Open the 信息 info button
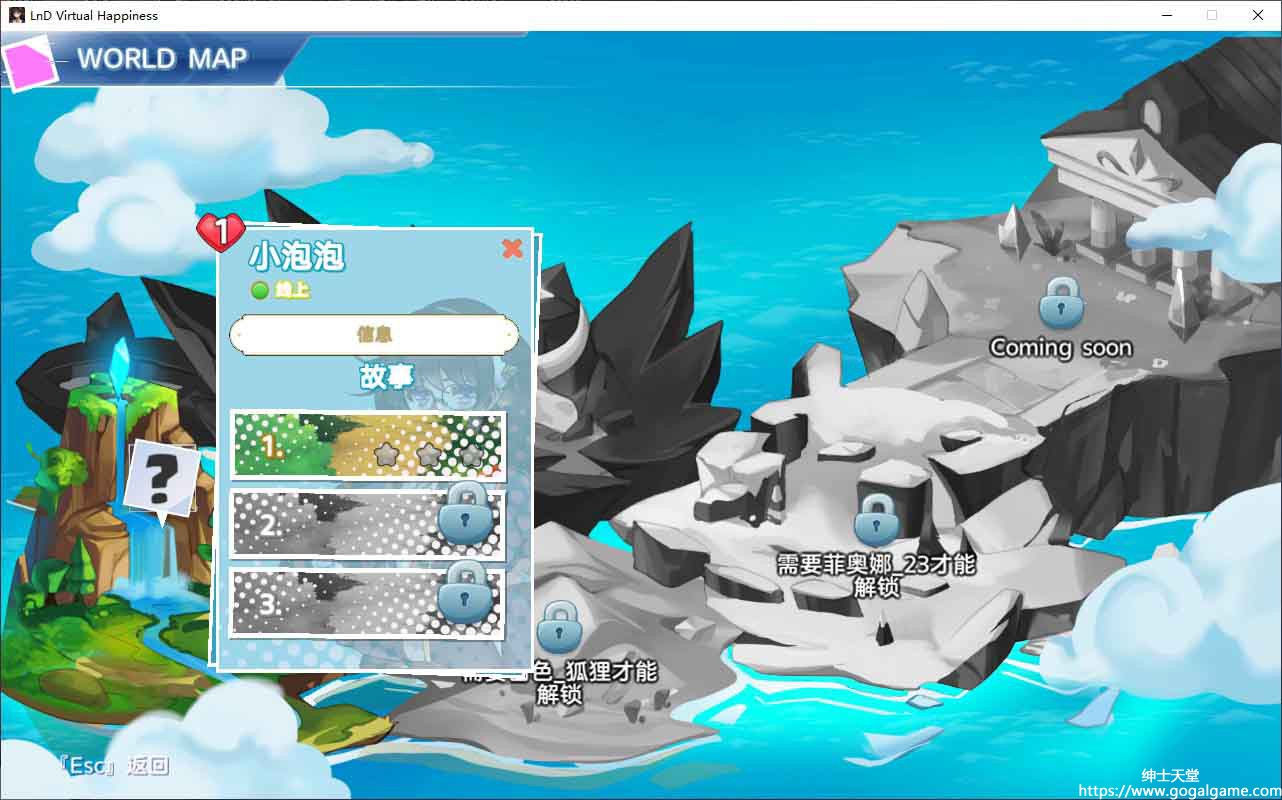The width and height of the screenshot is (1282, 800). (374, 335)
